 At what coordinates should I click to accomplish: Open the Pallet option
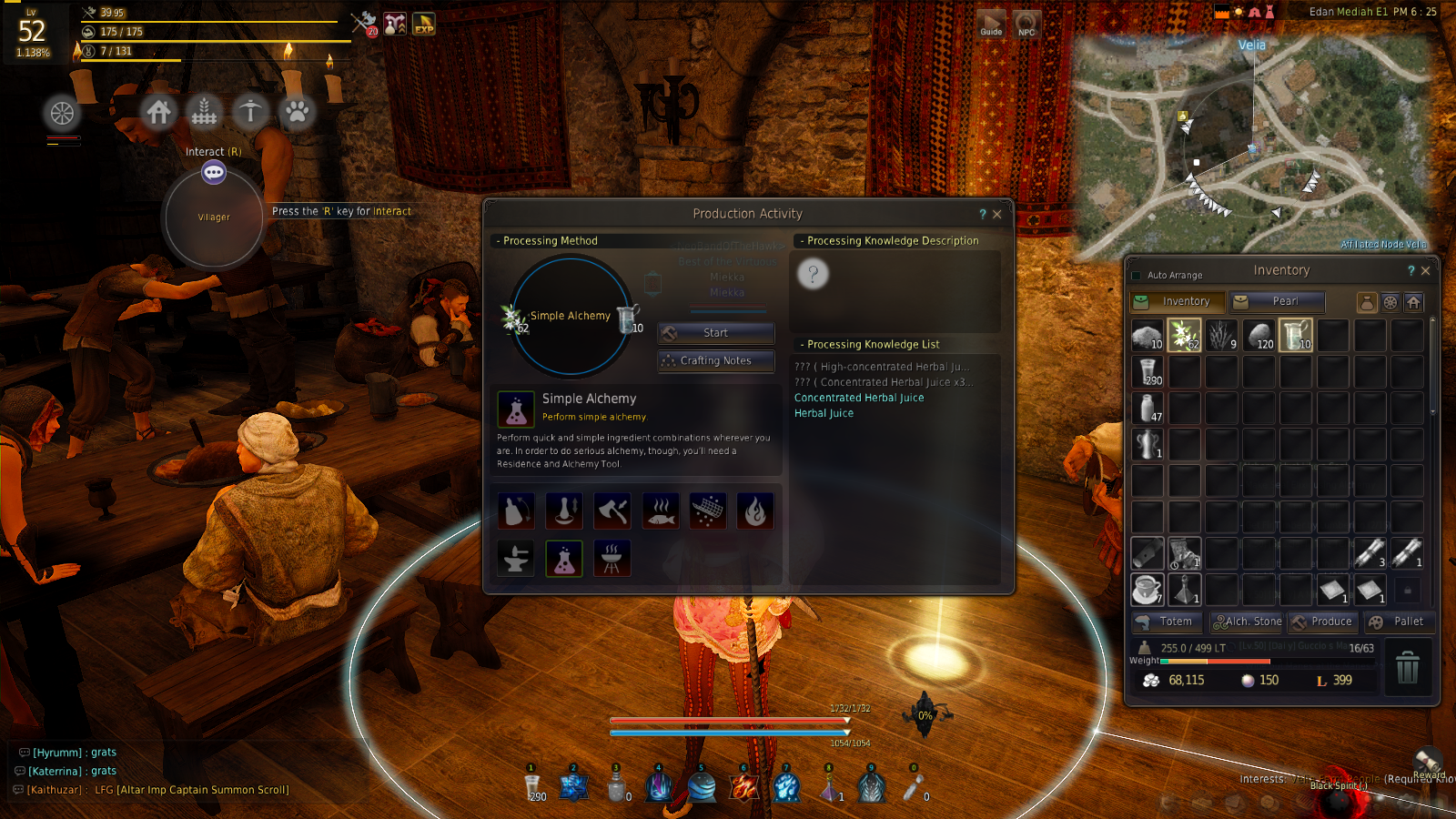(x=1399, y=622)
